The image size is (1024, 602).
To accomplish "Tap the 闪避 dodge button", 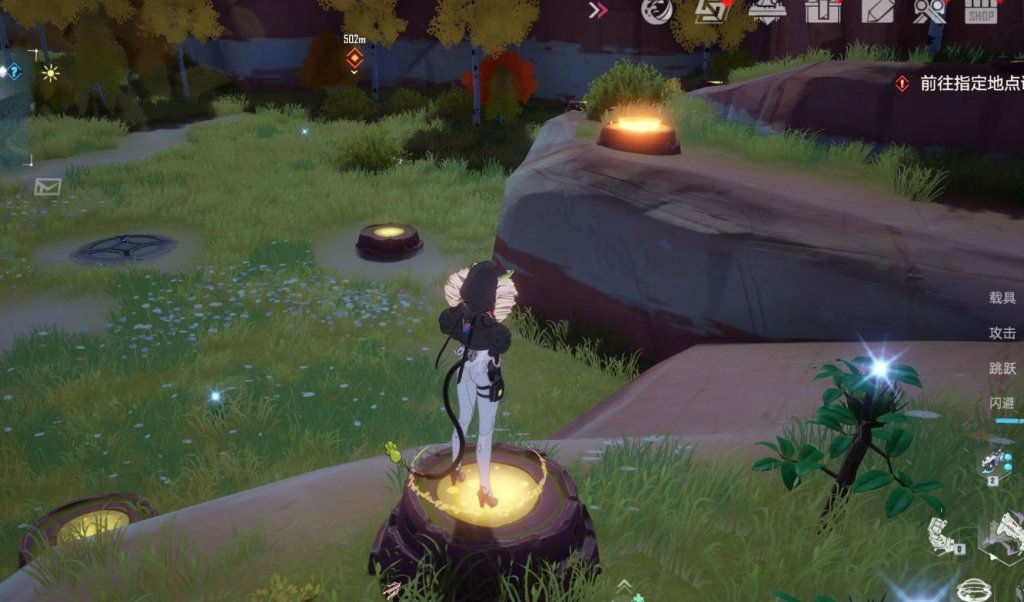I will (x=1002, y=402).
